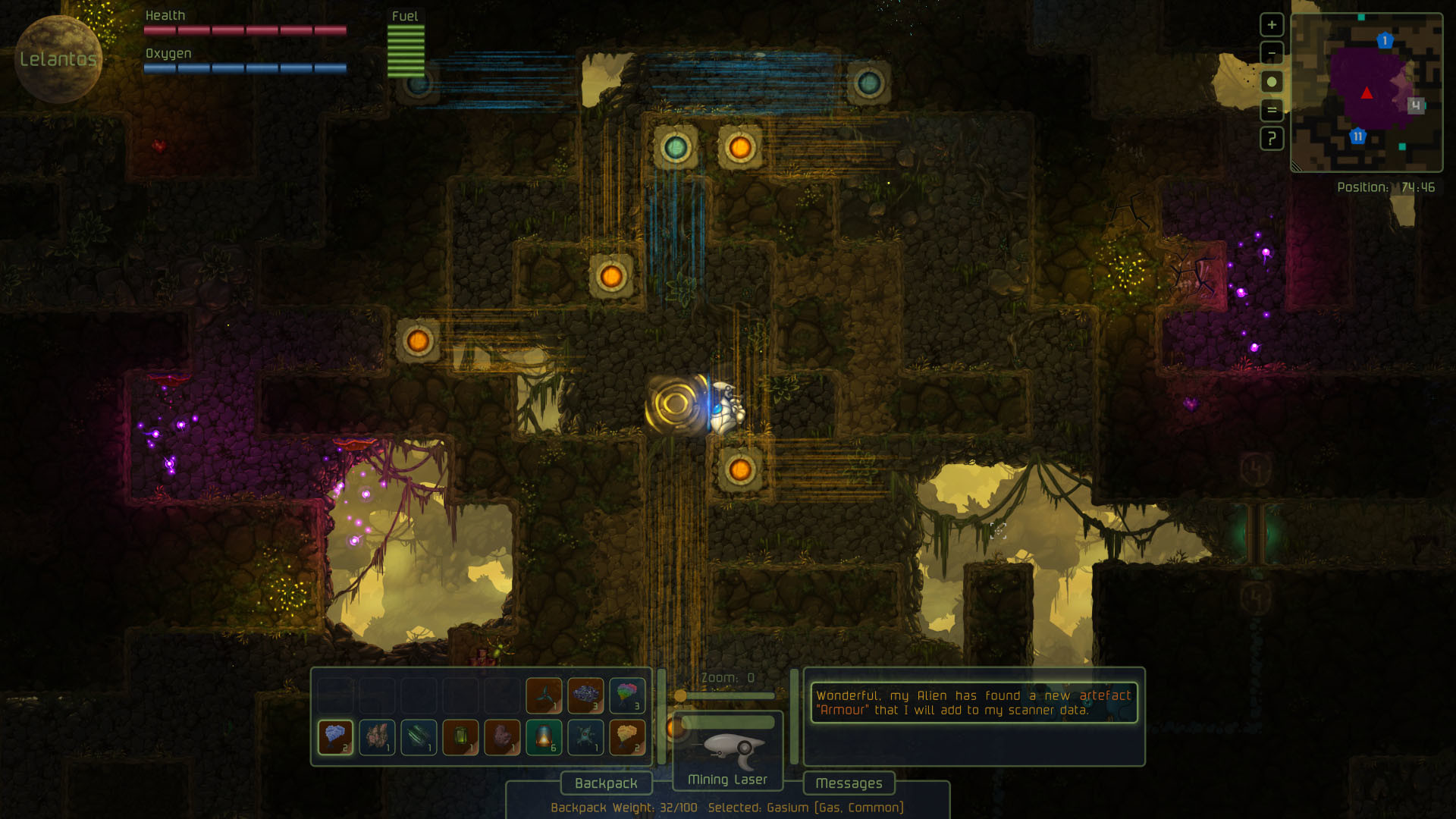Click waypoint marker 1 on the minimap
This screenshot has height=819, width=1456.
[1385, 40]
